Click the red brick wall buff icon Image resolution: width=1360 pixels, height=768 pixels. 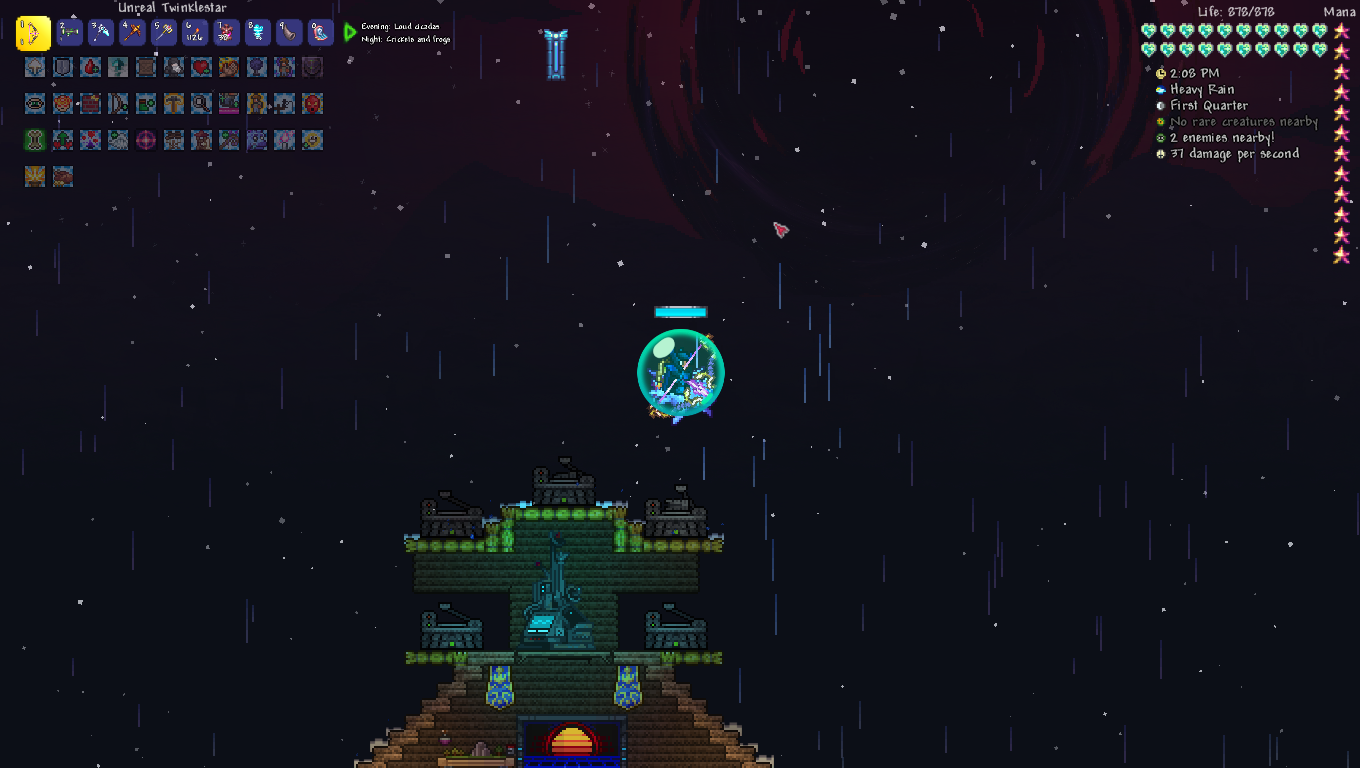(x=91, y=103)
